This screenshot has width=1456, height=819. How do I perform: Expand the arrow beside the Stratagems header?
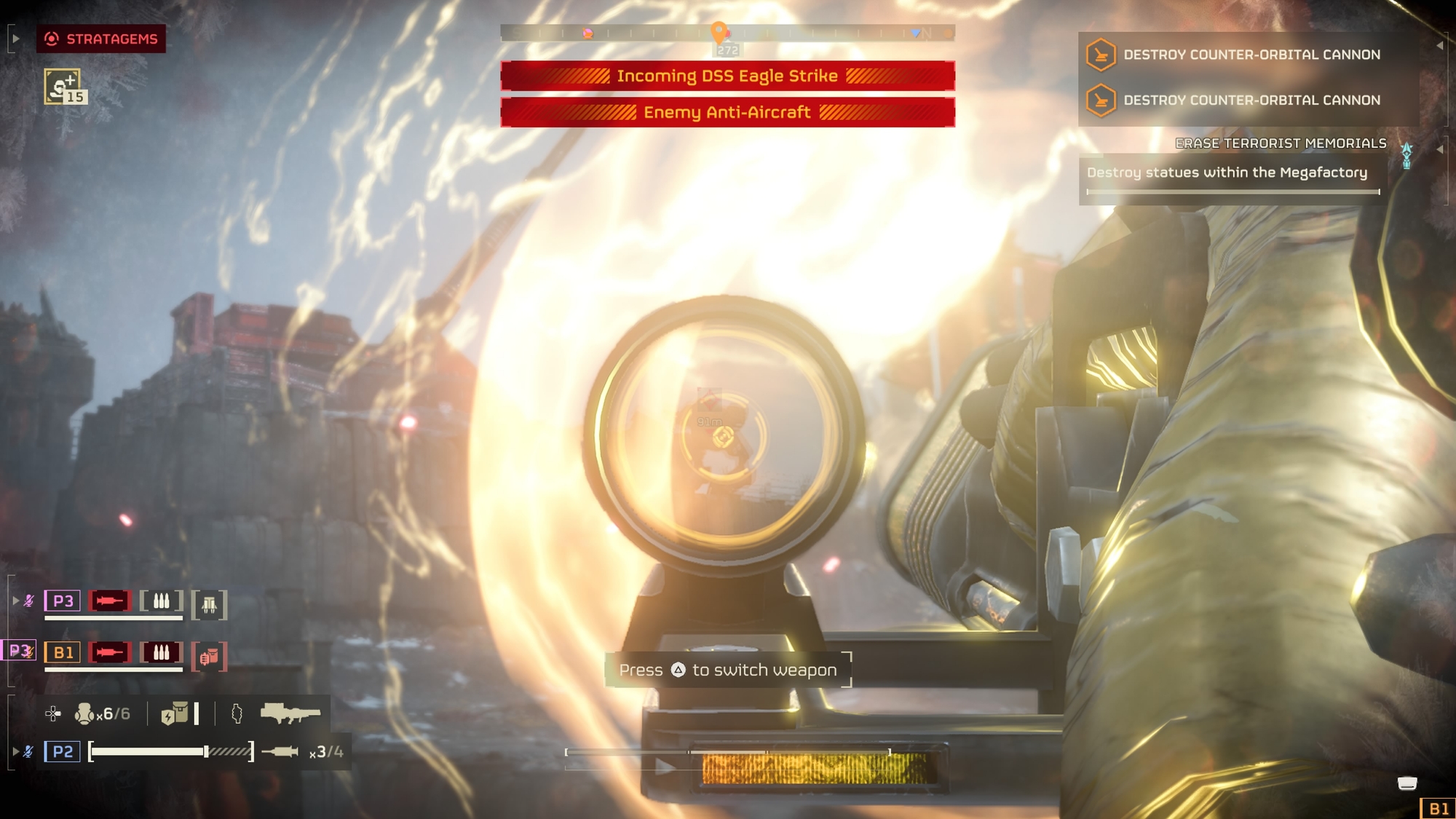[x=15, y=39]
